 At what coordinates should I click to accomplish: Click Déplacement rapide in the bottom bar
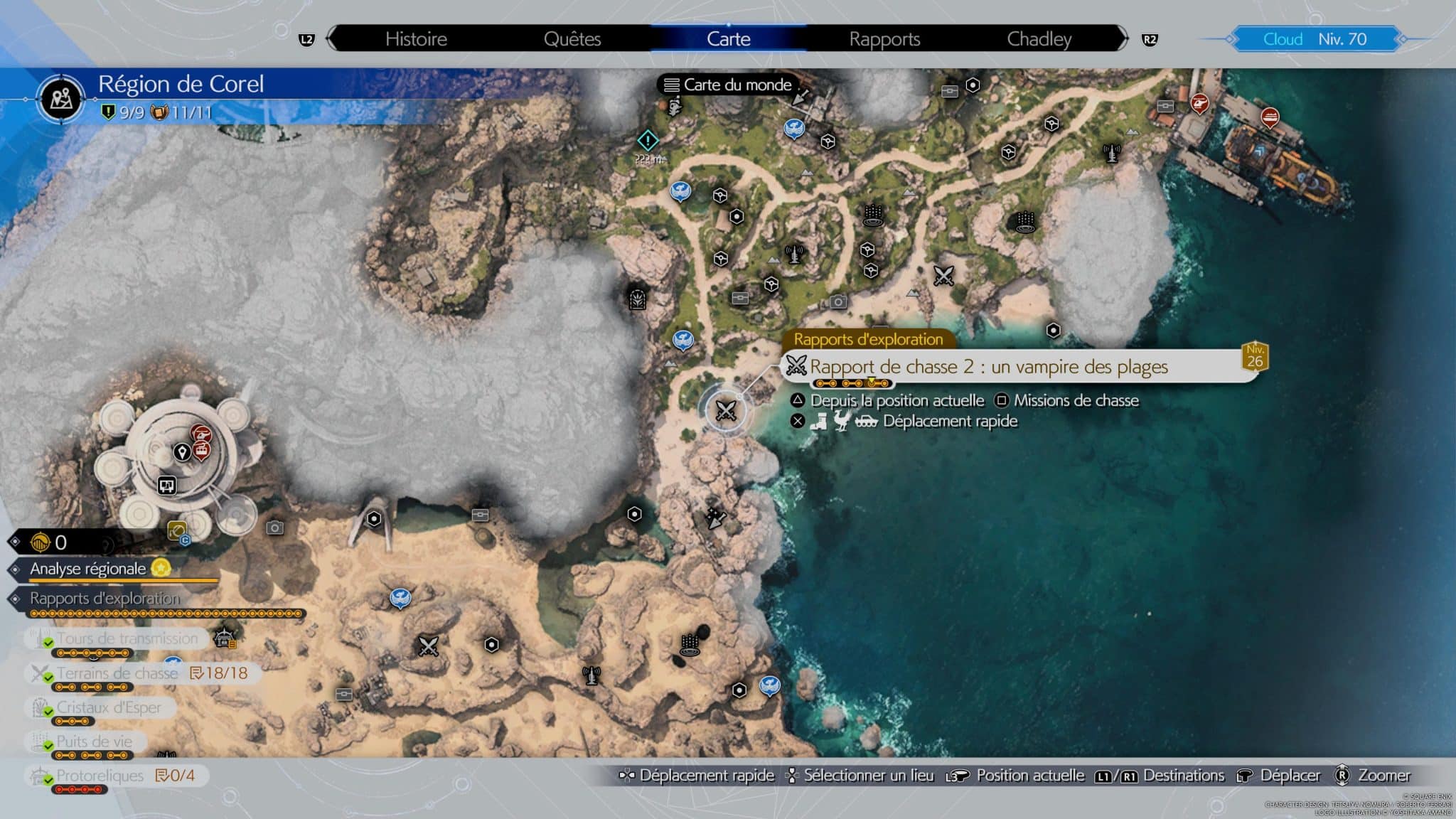[707, 776]
